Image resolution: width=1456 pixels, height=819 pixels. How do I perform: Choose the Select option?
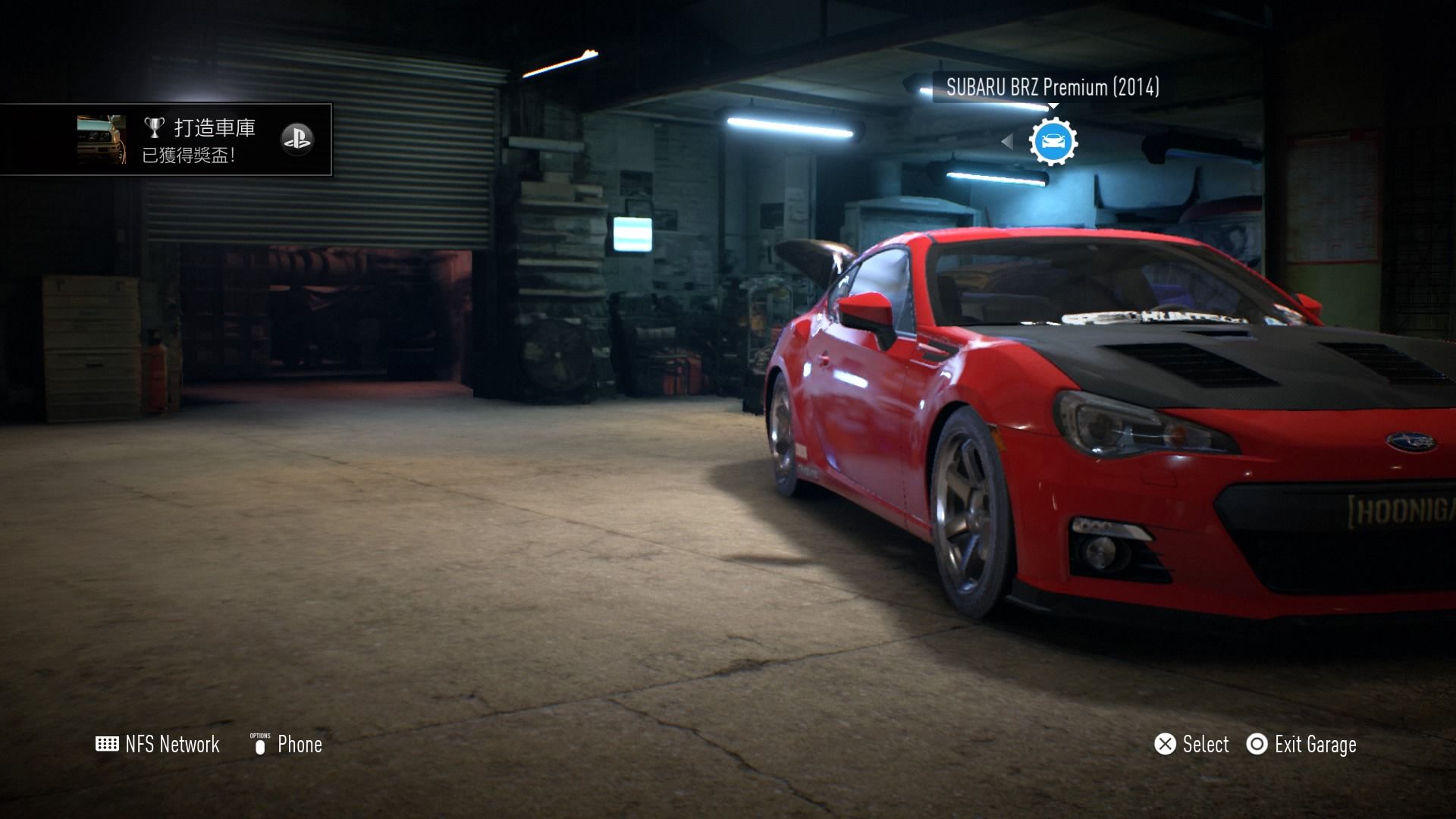tap(1191, 745)
